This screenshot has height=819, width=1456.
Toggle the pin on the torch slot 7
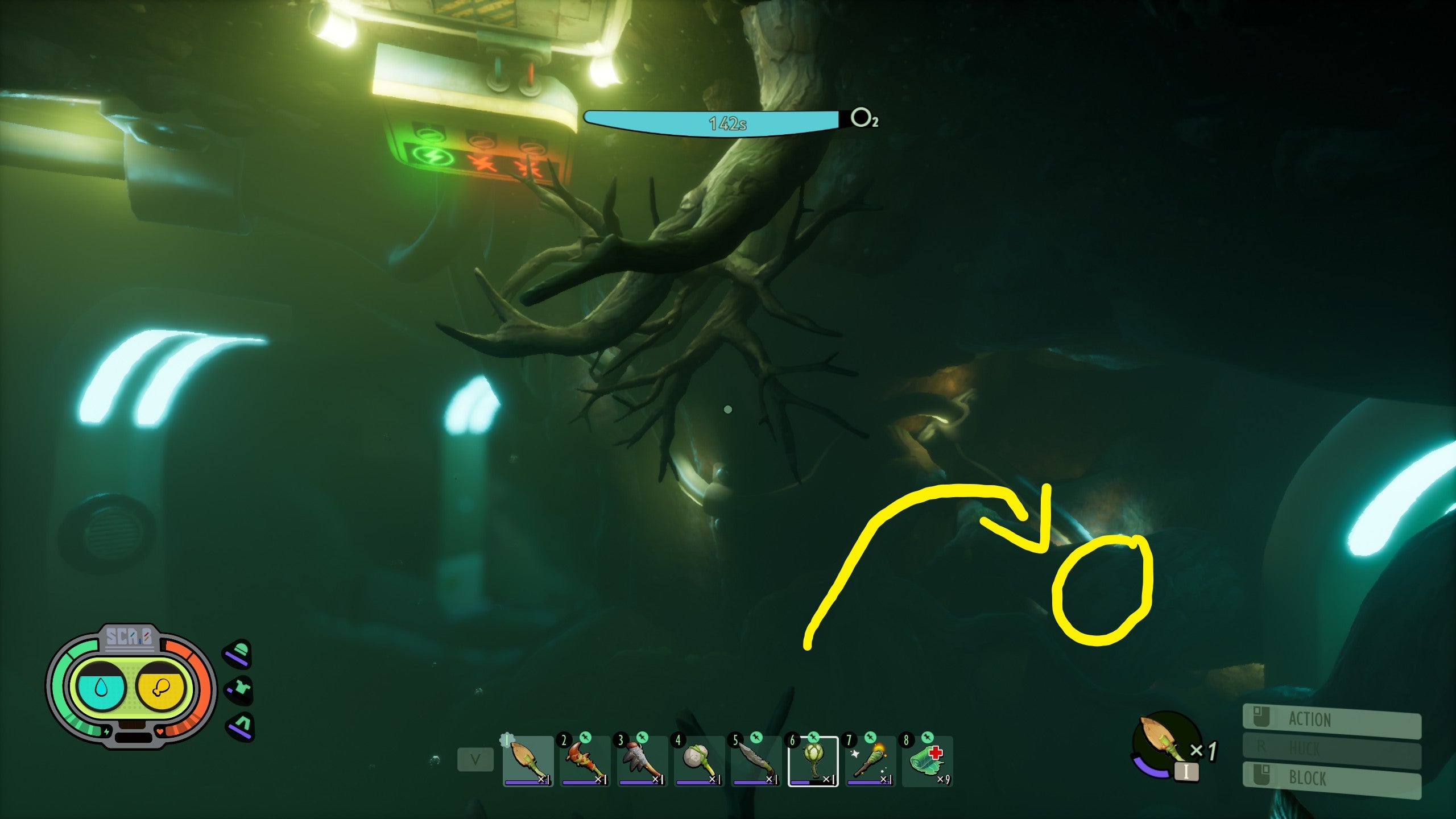tap(871, 738)
